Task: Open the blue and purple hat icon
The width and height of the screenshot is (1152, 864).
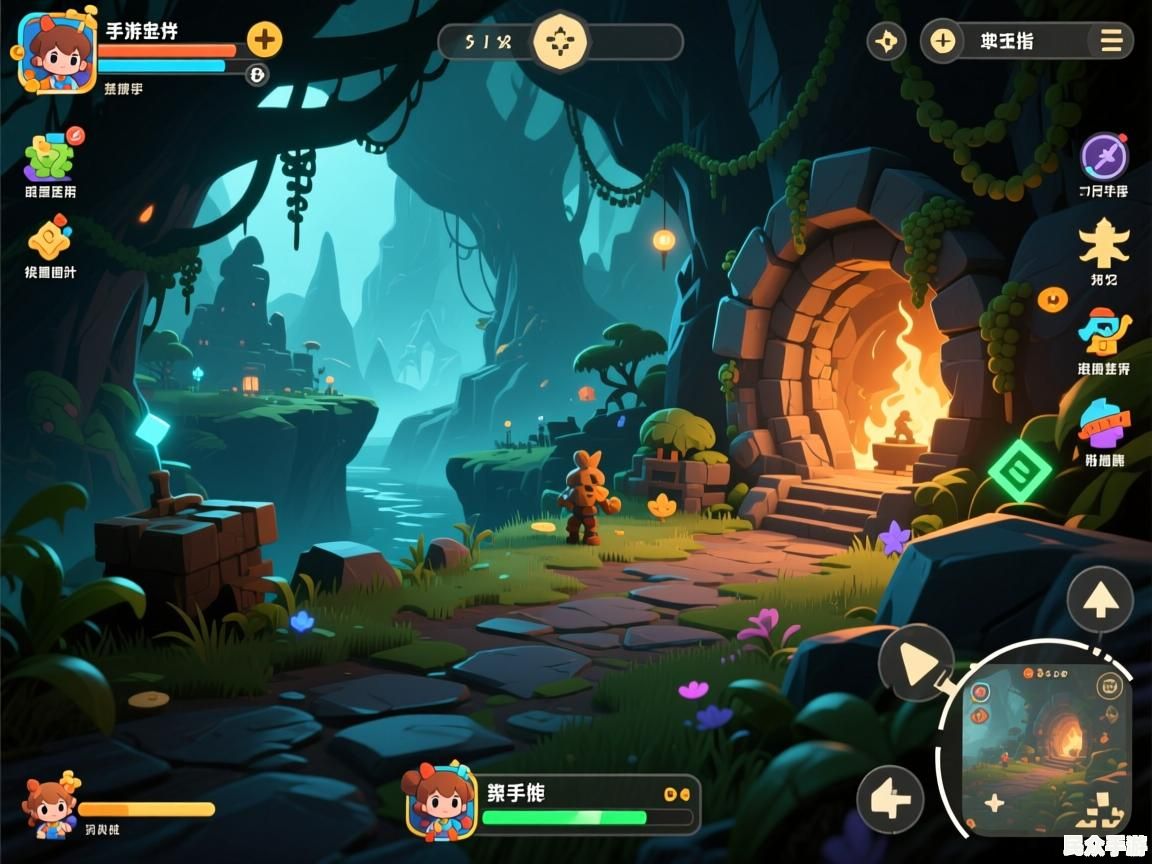Action: tap(1103, 422)
